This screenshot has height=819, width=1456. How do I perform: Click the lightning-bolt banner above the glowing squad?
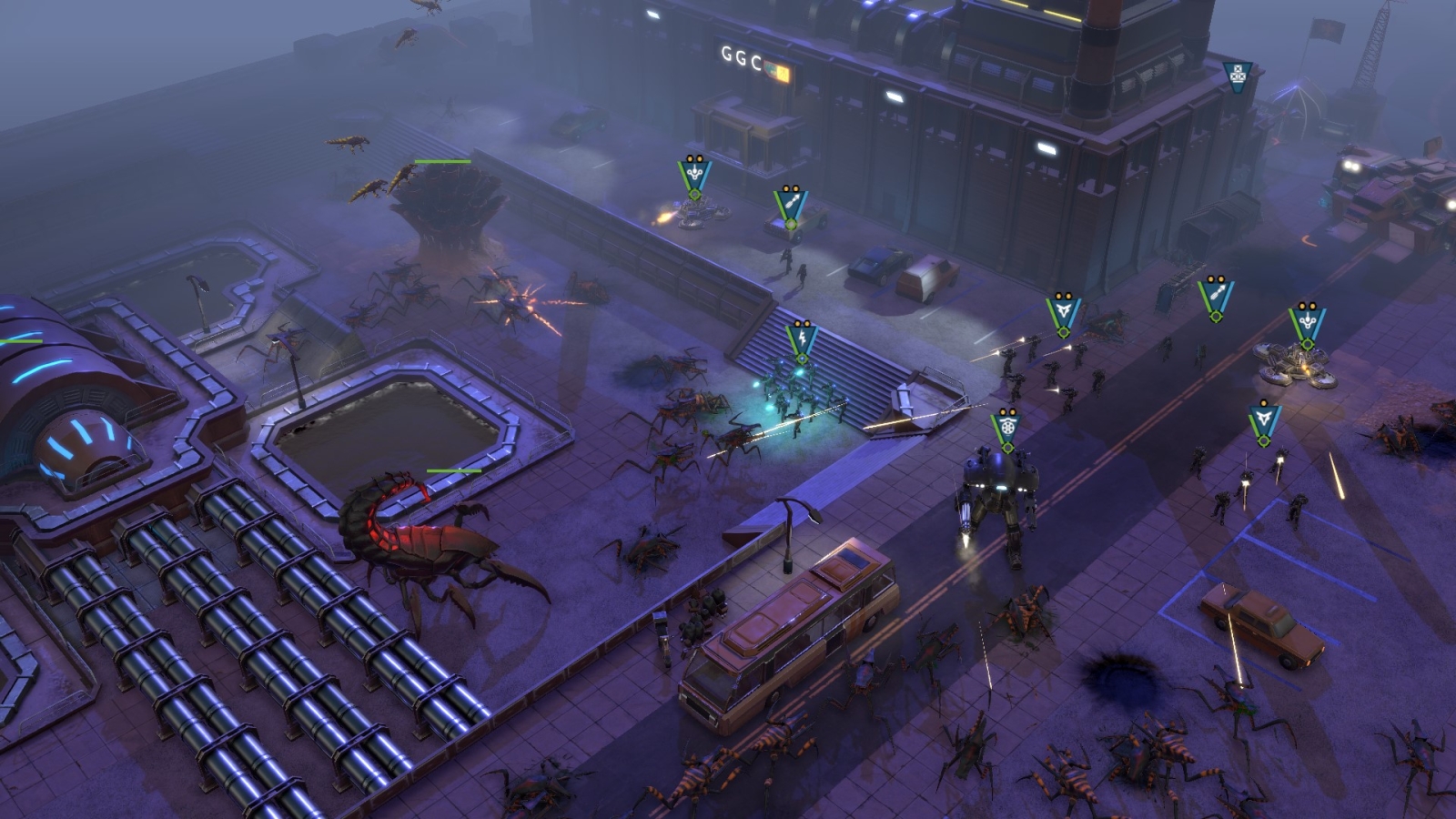802,338
